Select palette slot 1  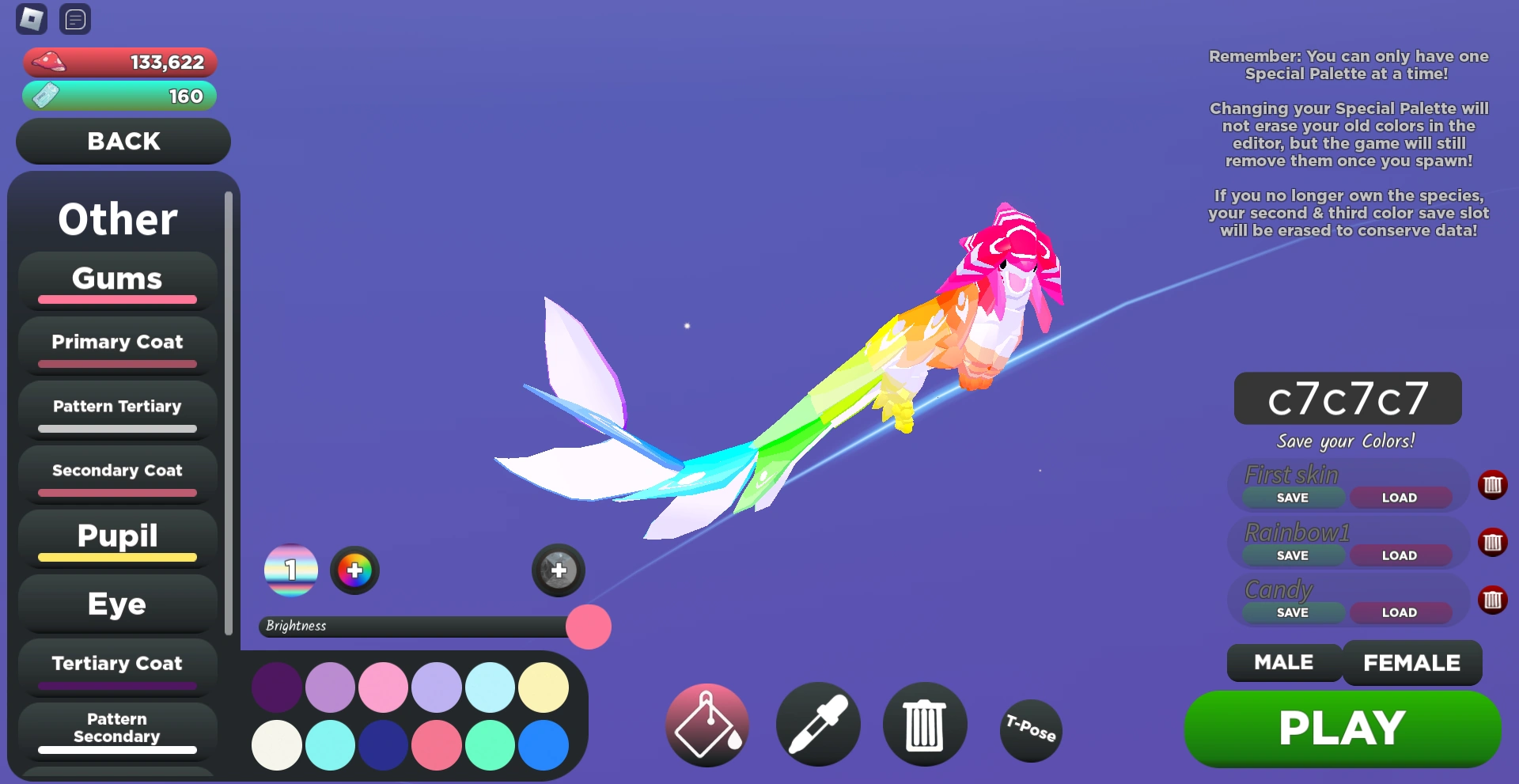pyautogui.click(x=290, y=570)
